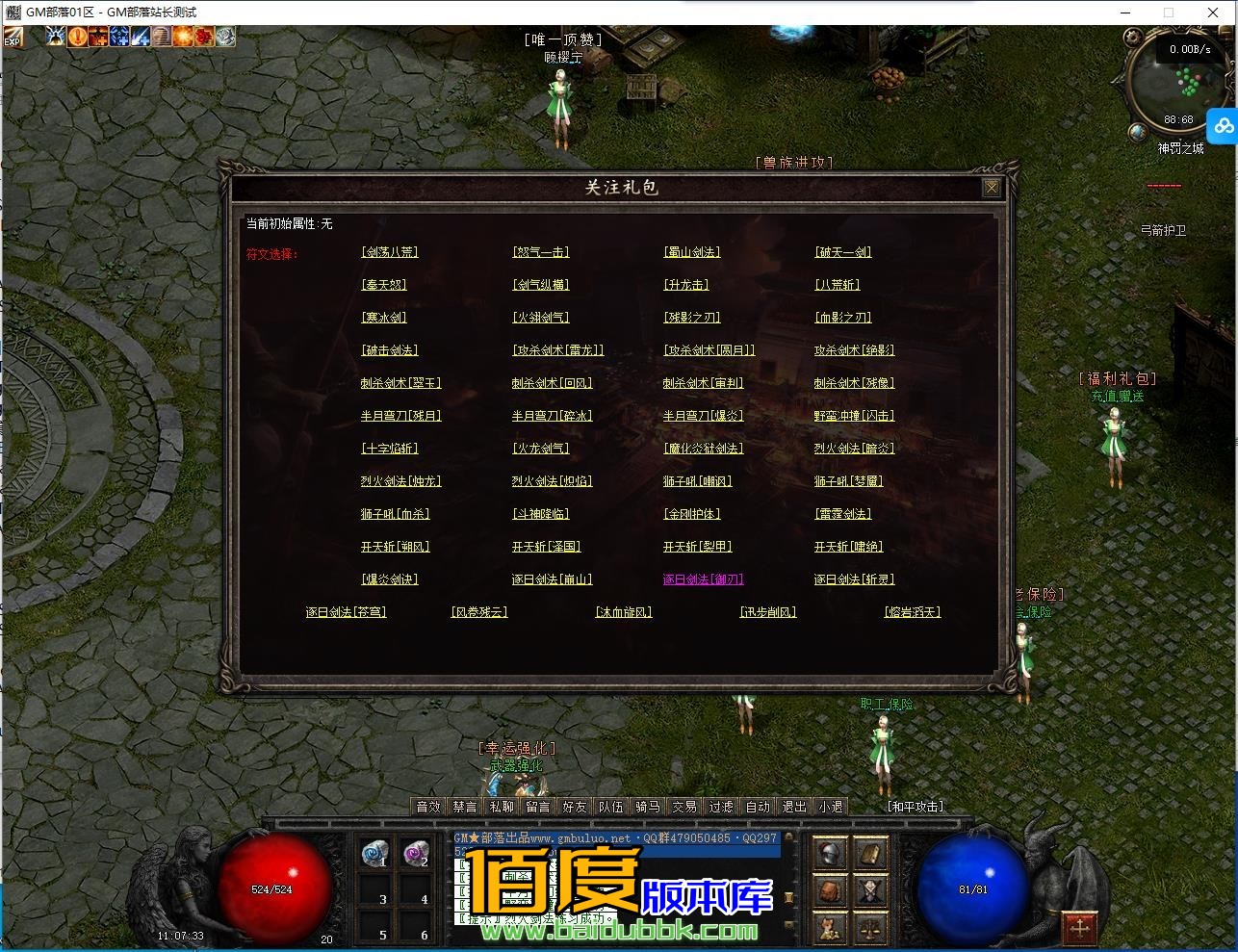Select rune [剑荡八荒] in the gift dialog
The image size is (1238, 952).
(x=388, y=251)
